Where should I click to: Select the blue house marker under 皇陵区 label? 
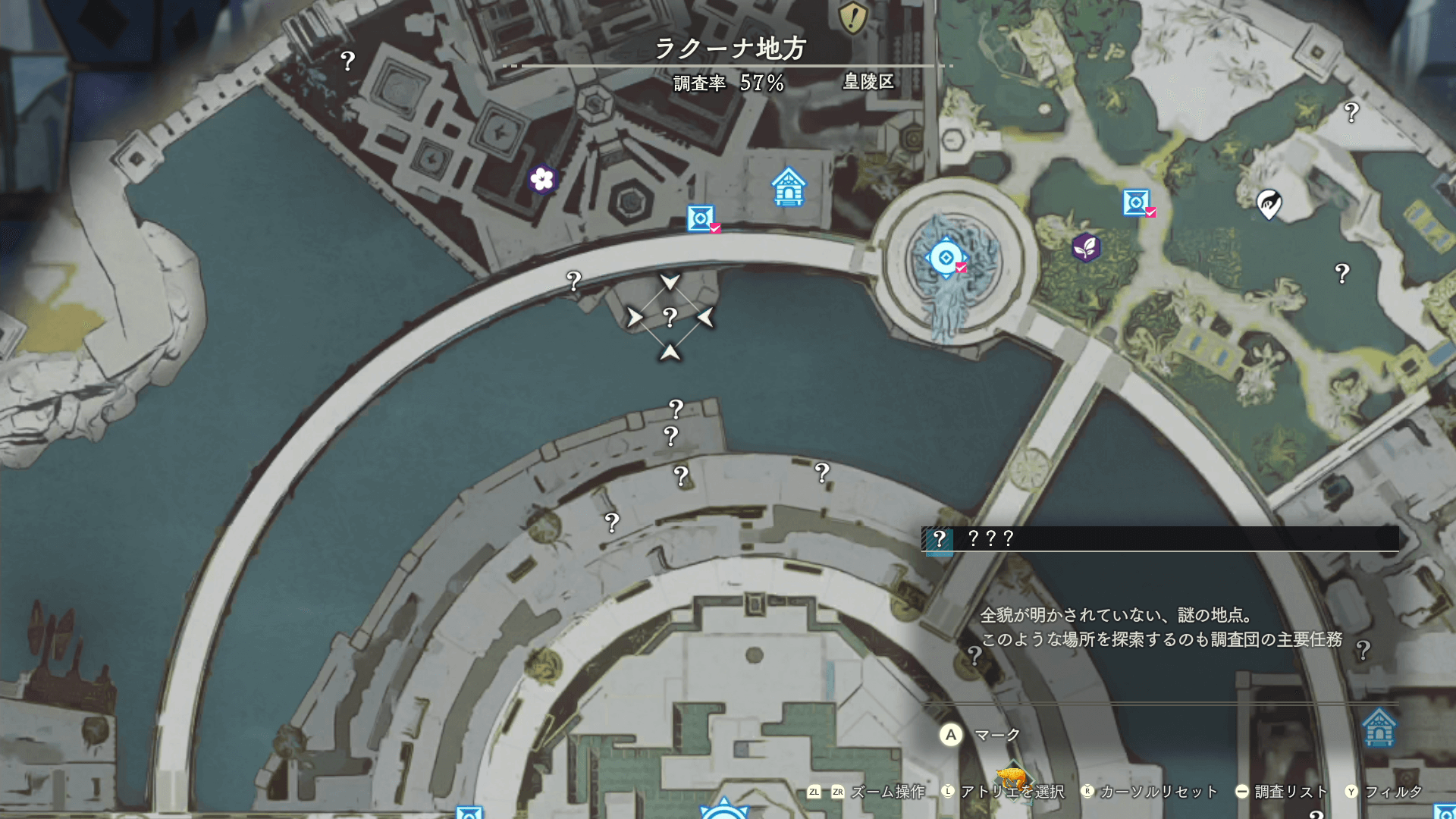point(789,187)
